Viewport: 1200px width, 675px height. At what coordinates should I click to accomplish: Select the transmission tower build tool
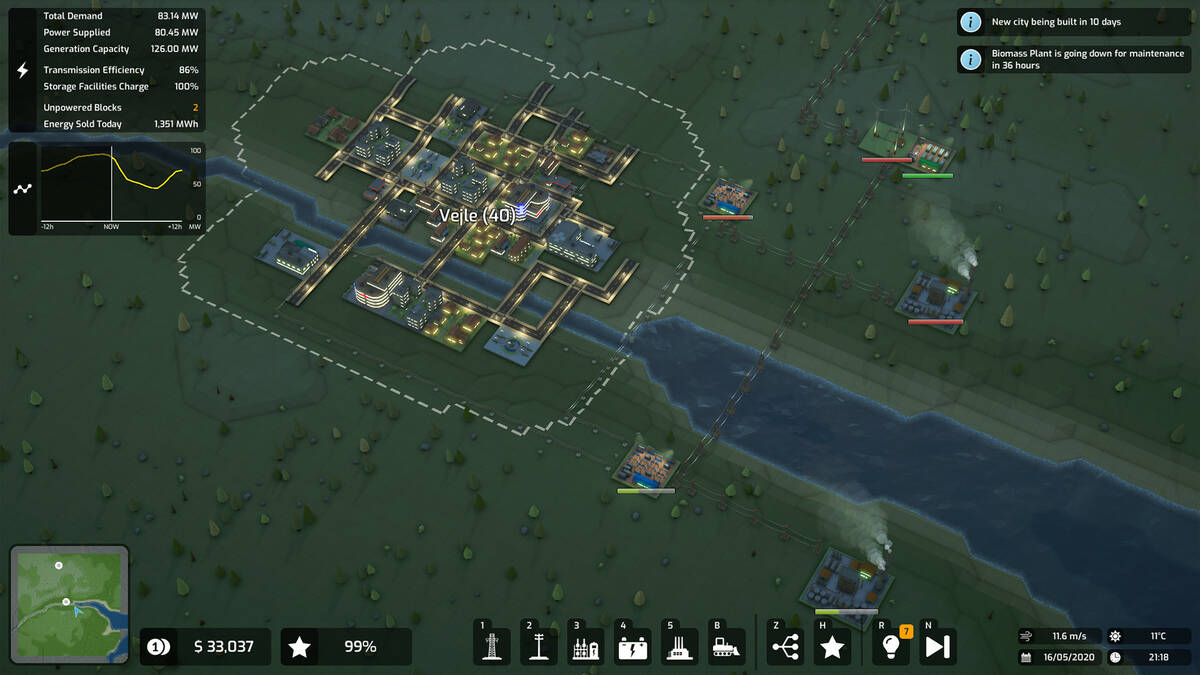[x=491, y=646]
